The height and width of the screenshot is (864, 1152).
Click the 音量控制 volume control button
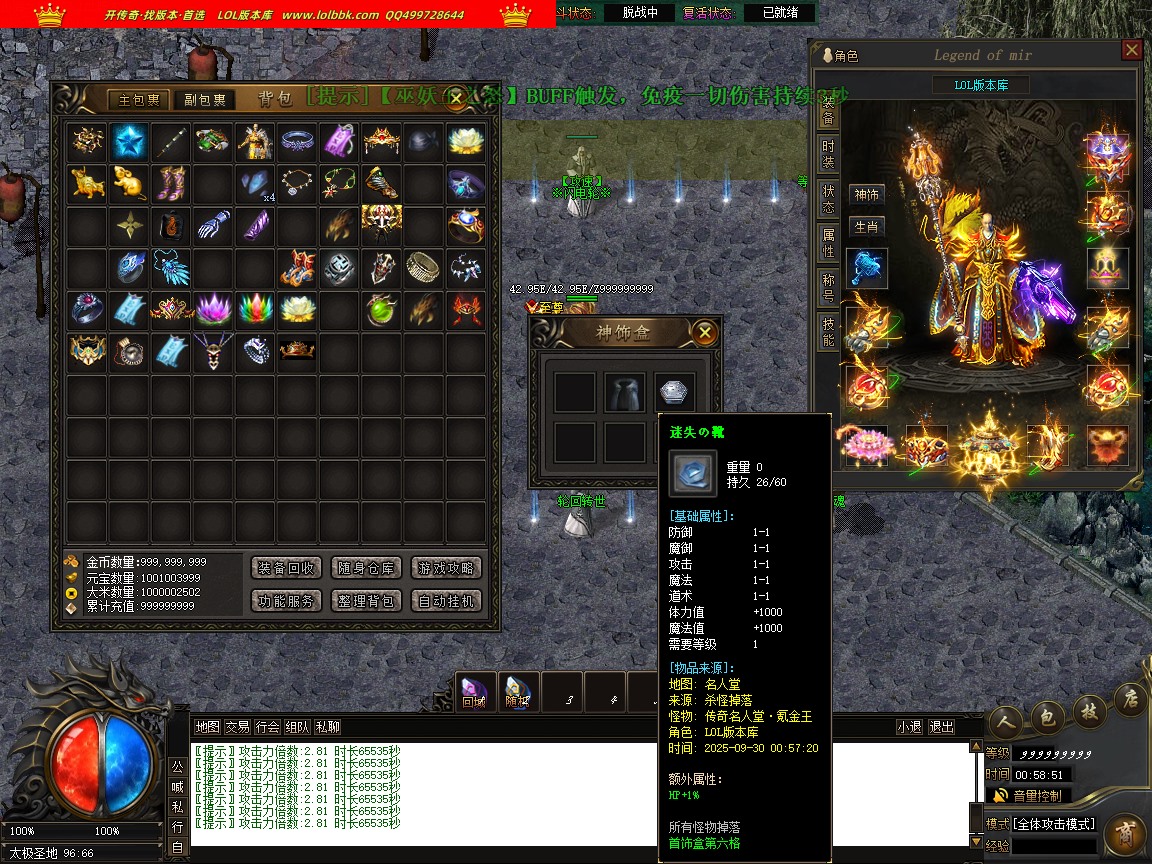tap(1029, 796)
